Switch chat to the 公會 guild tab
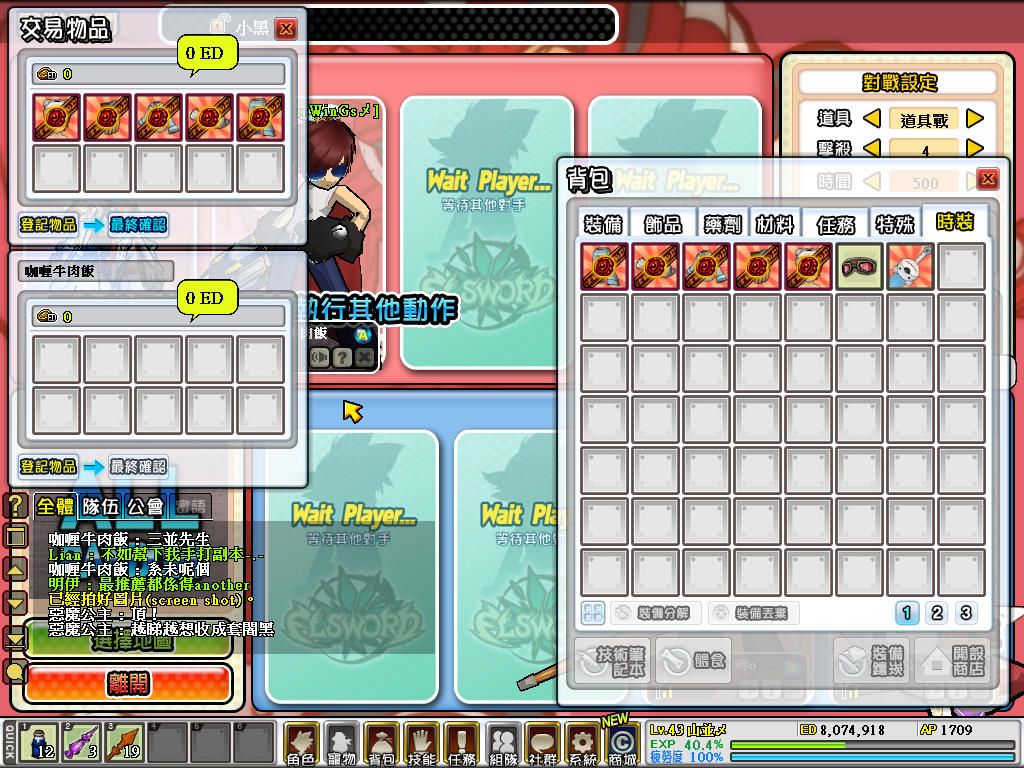Image resolution: width=1024 pixels, height=768 pixels. [x=146, y=506]
